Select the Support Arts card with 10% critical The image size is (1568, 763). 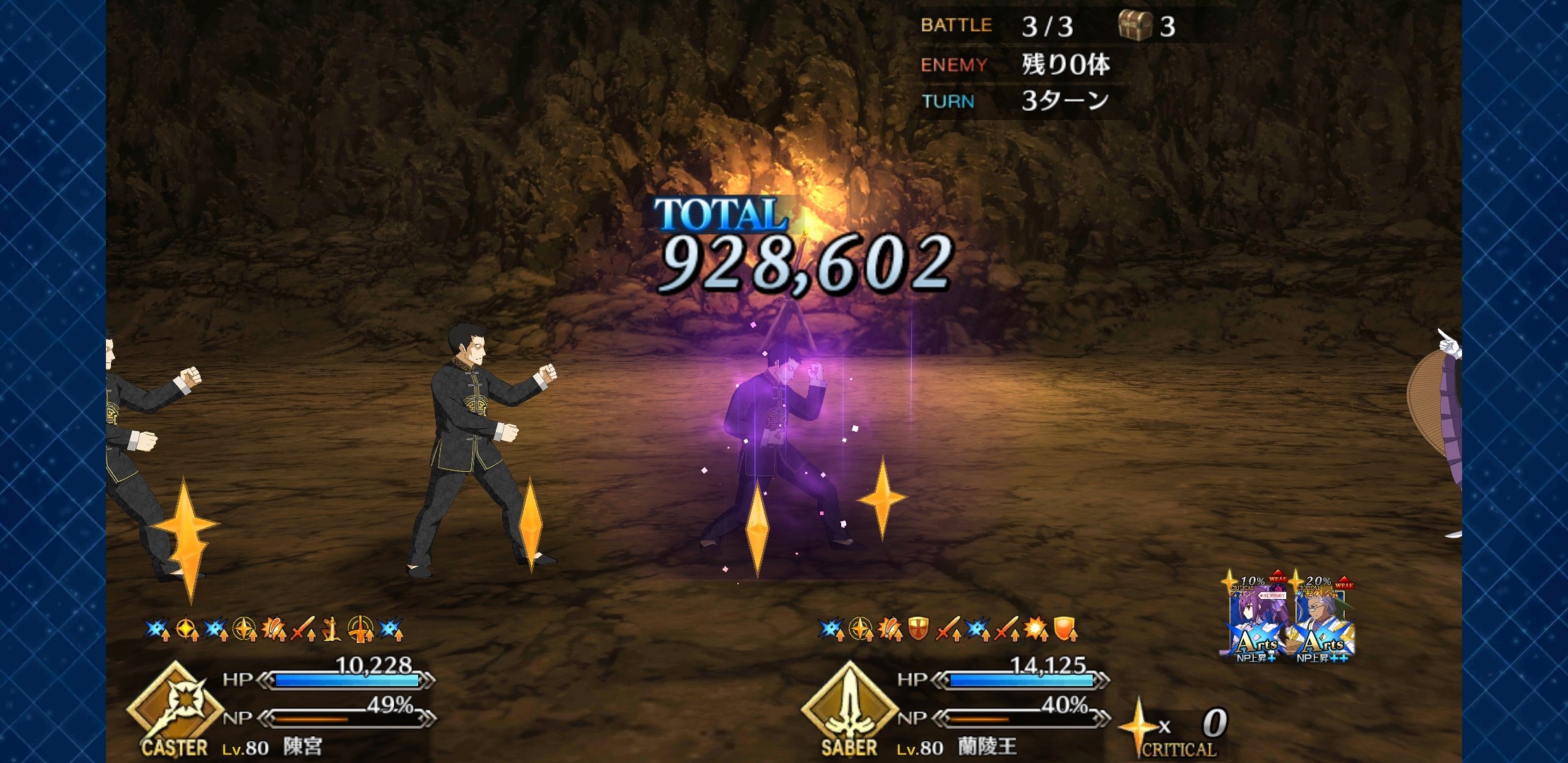coord(1255,619)
